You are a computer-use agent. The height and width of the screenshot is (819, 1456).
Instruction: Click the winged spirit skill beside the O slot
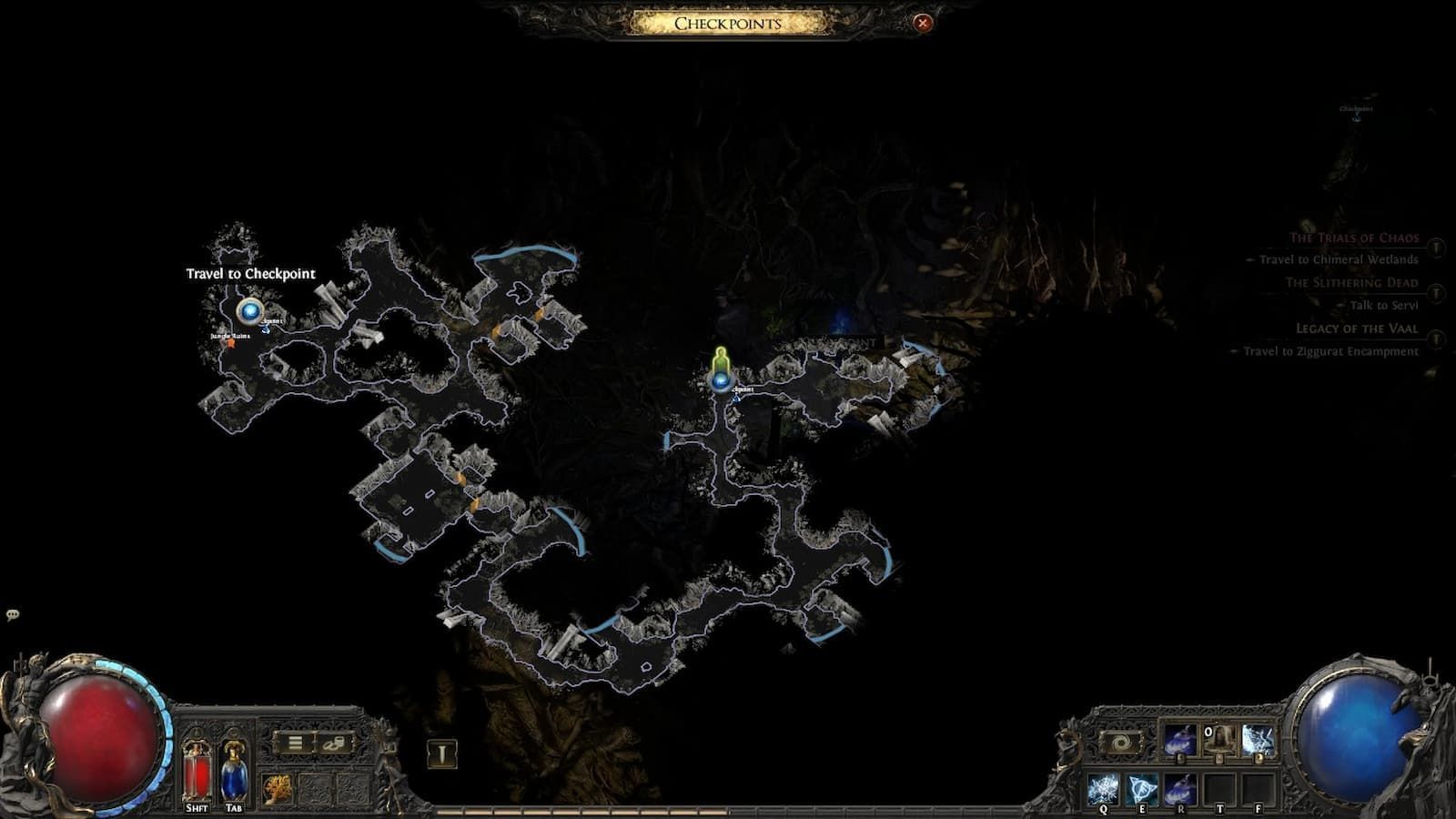coord(1259,739)
